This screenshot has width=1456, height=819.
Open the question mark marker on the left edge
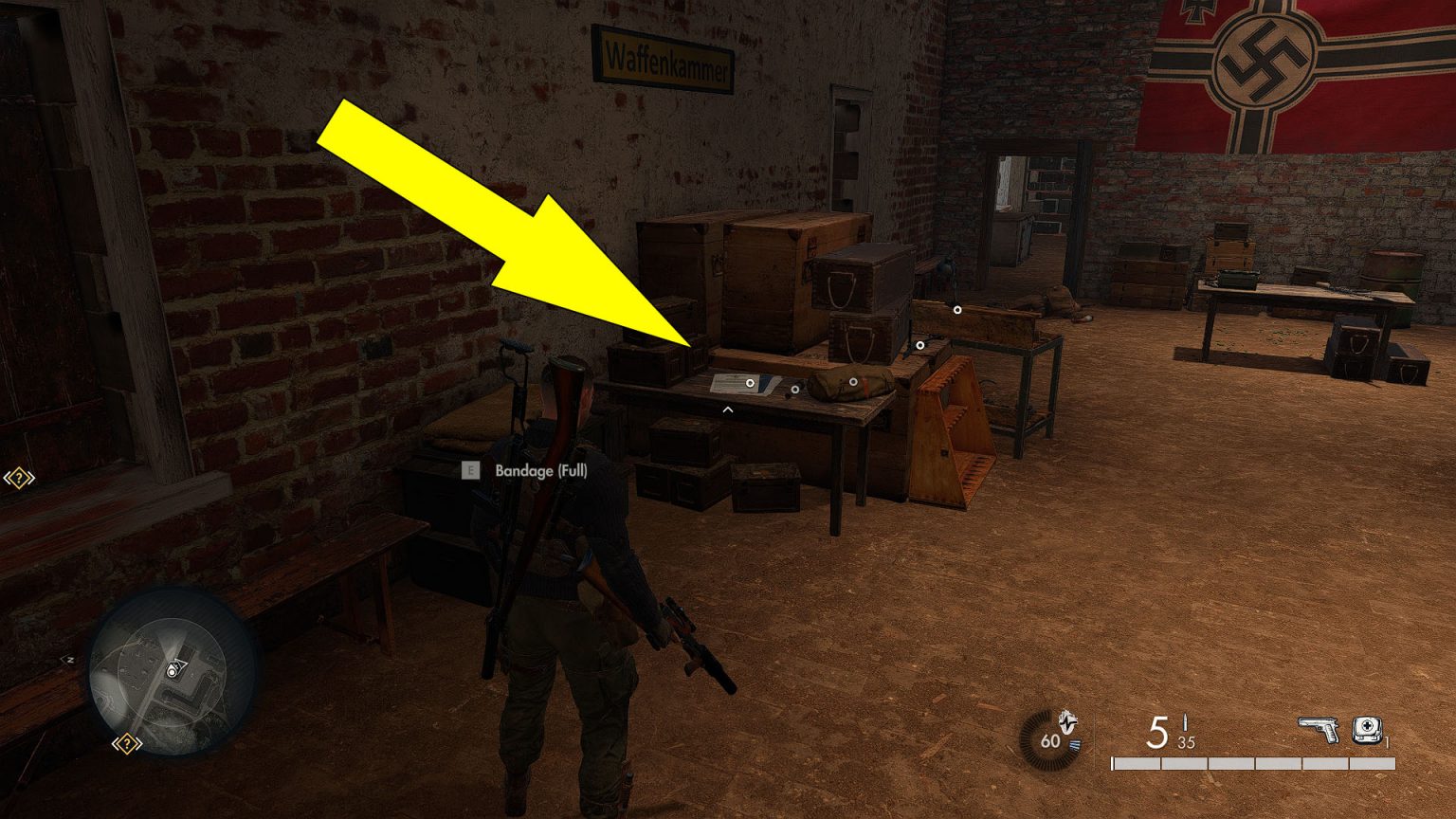17,479
